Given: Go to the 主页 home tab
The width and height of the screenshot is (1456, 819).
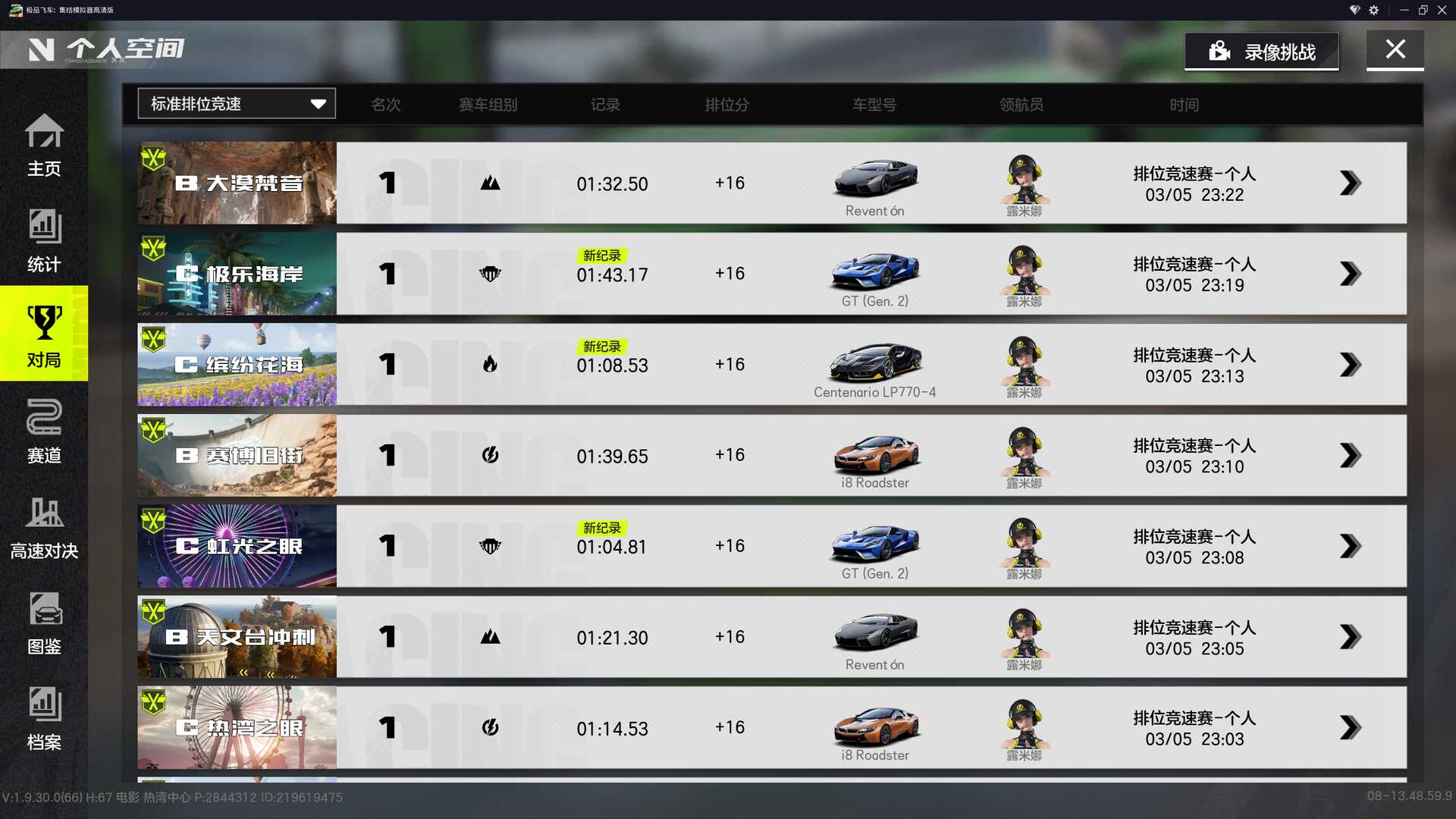Looking at the screenshot, I should 44,146.
